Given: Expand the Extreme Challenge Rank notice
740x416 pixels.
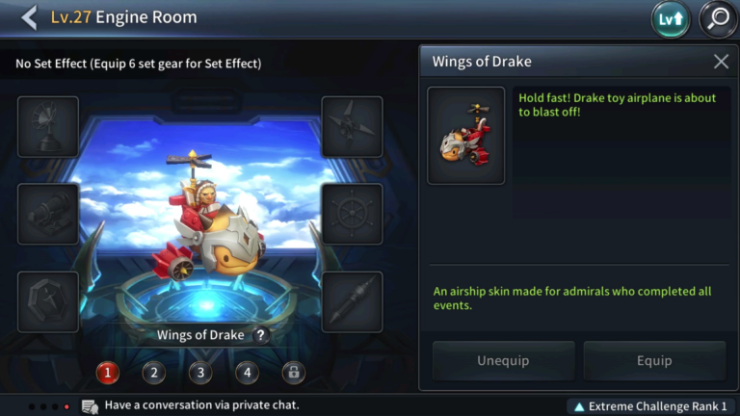Looking at the screenshot, I should click(x=650, y=406).
